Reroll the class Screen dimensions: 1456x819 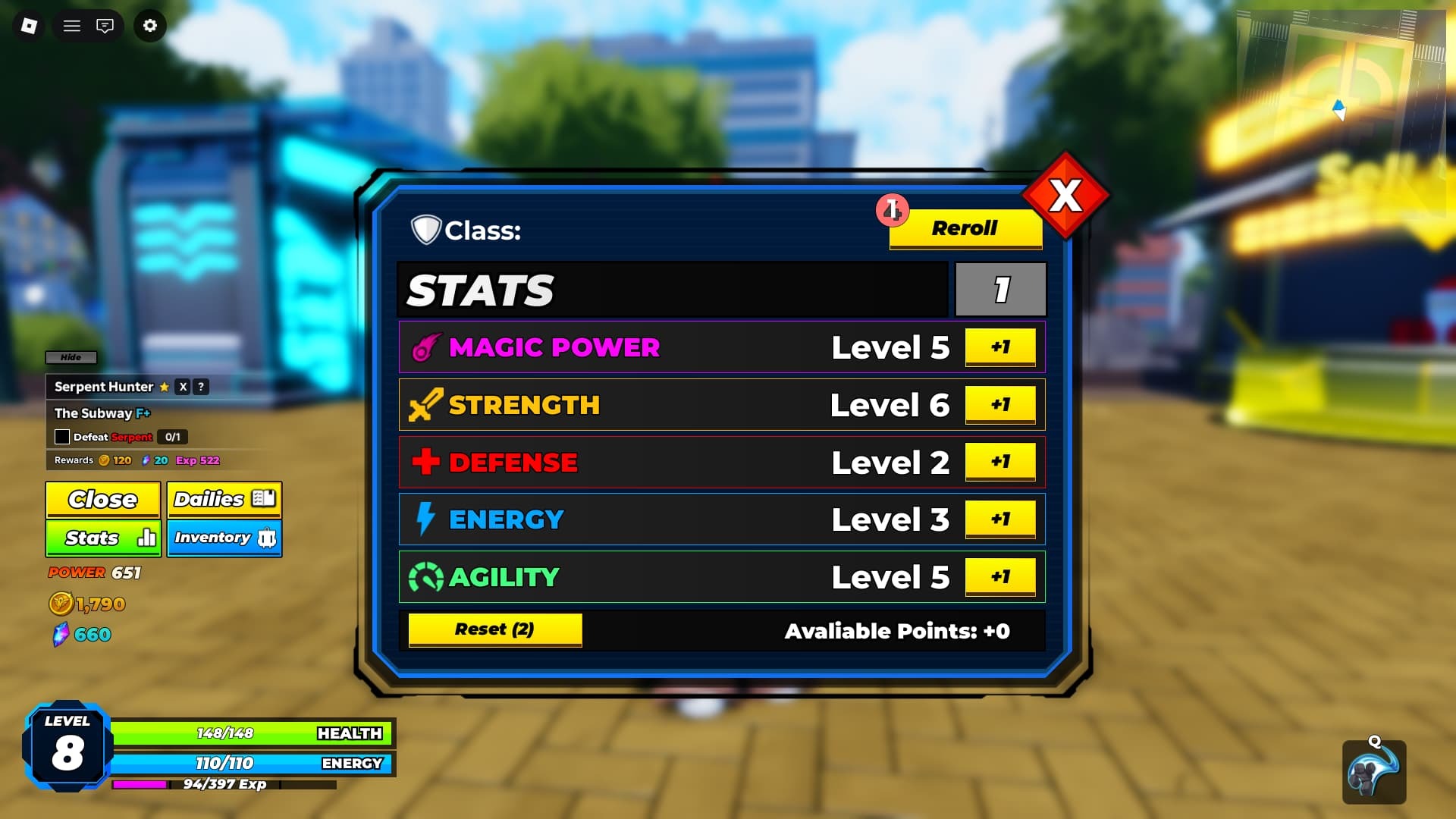pyautogui.click(x=965, y=228)
